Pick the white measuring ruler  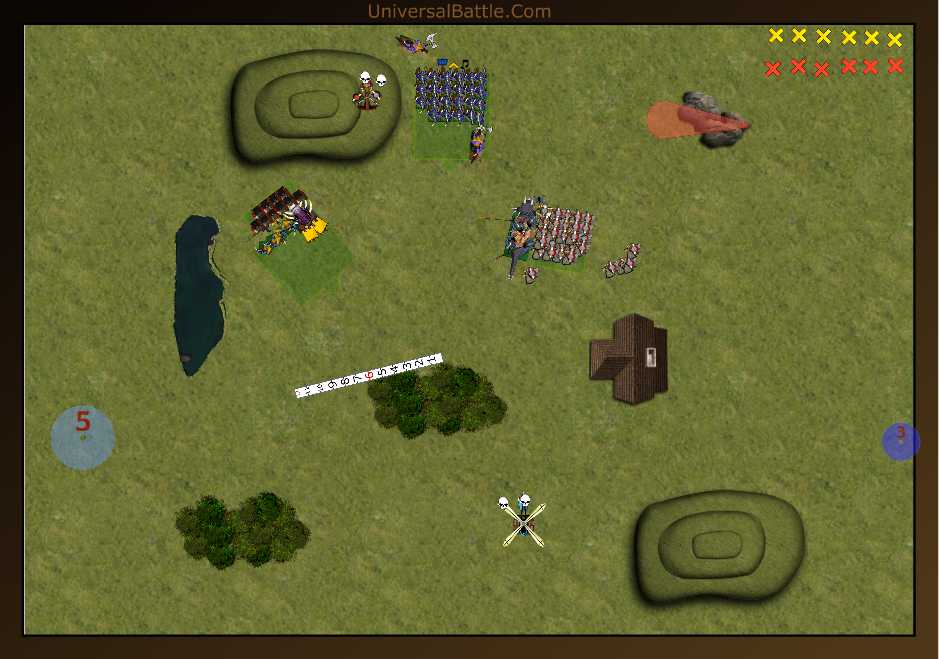[x=368, y=375]
